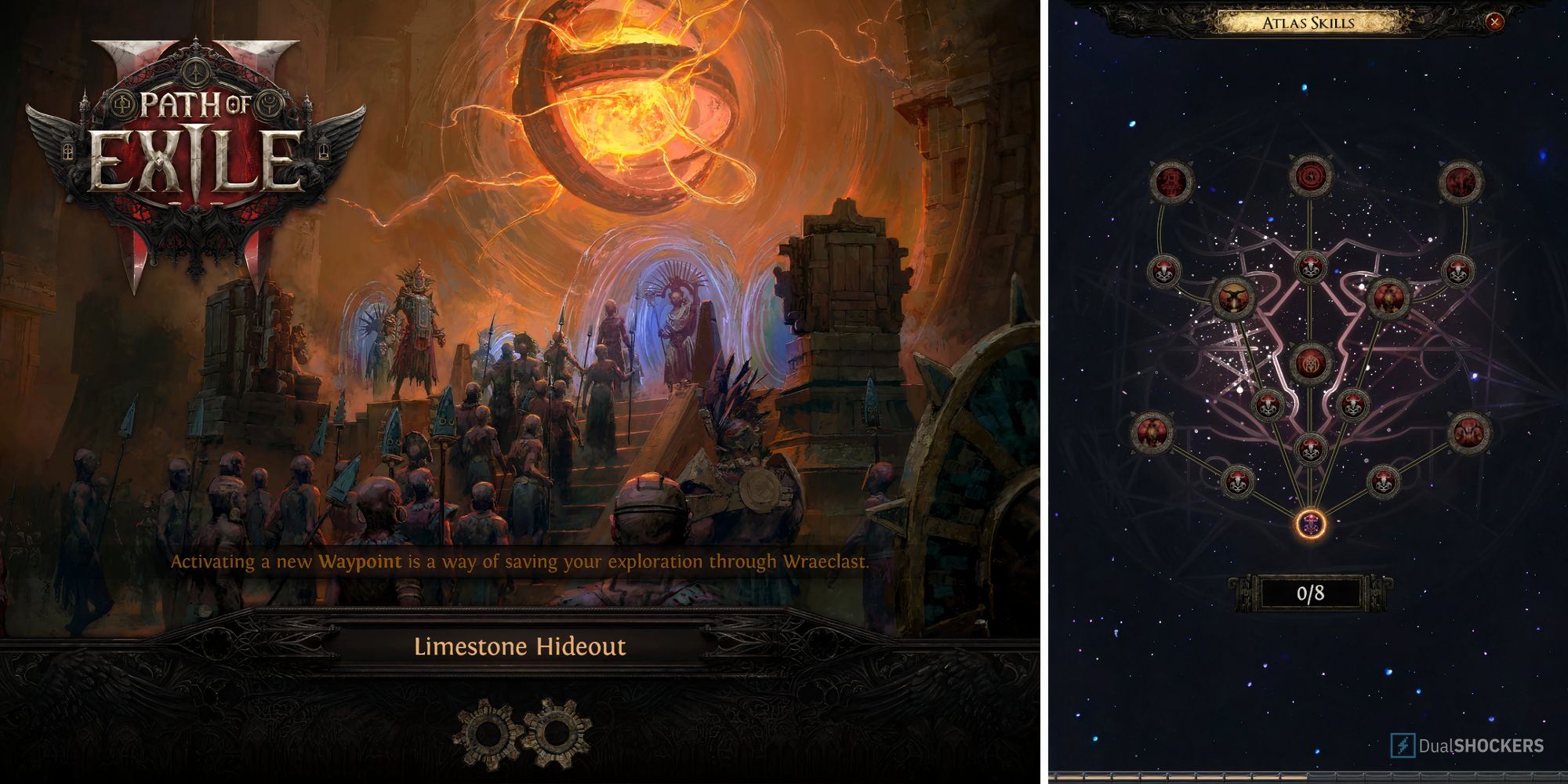This screenshot has height=784, width=1568.
Task: Click the phoenix-winged notable node left of center
Action: pyautogui.click(x=1234, y=299)
